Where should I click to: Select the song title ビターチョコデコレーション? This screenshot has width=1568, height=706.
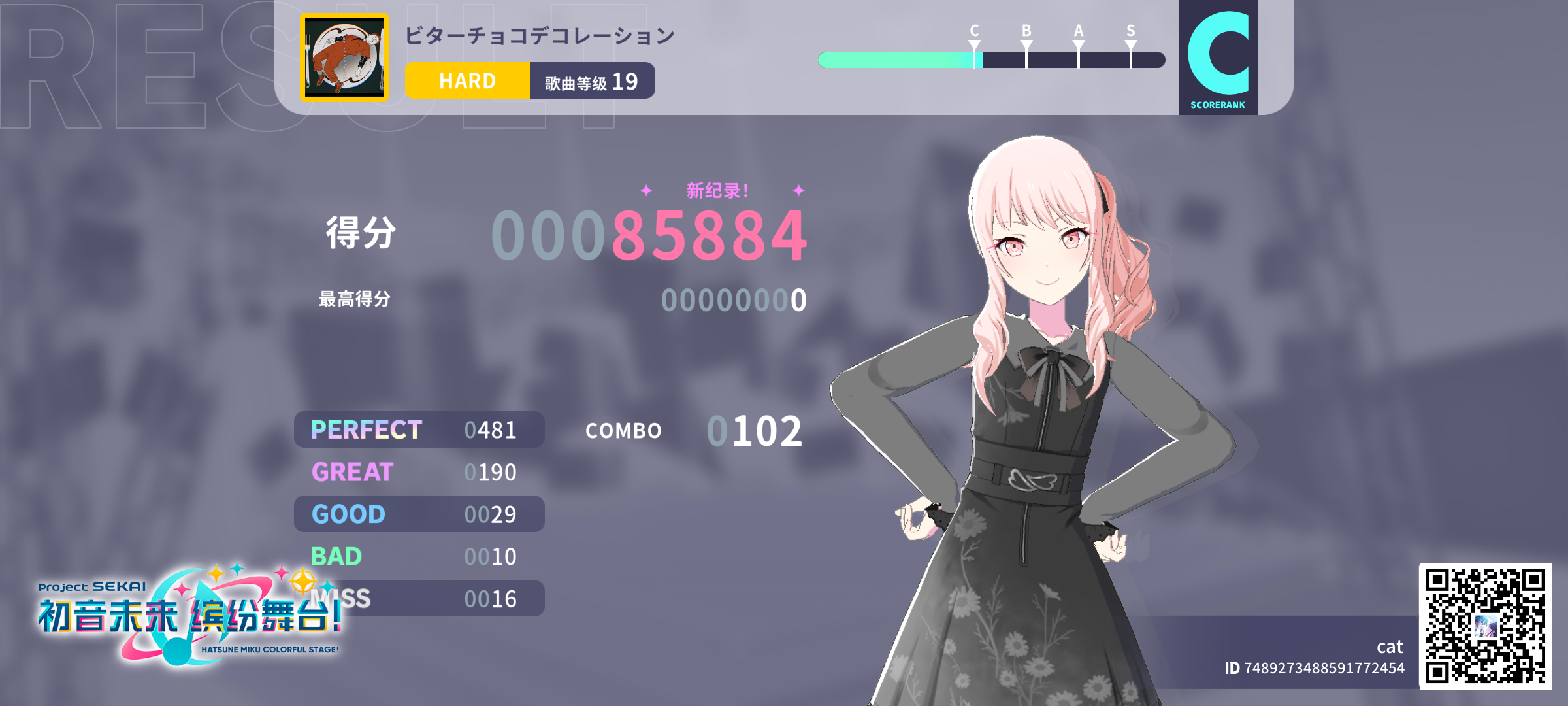[x=538, y=37]
